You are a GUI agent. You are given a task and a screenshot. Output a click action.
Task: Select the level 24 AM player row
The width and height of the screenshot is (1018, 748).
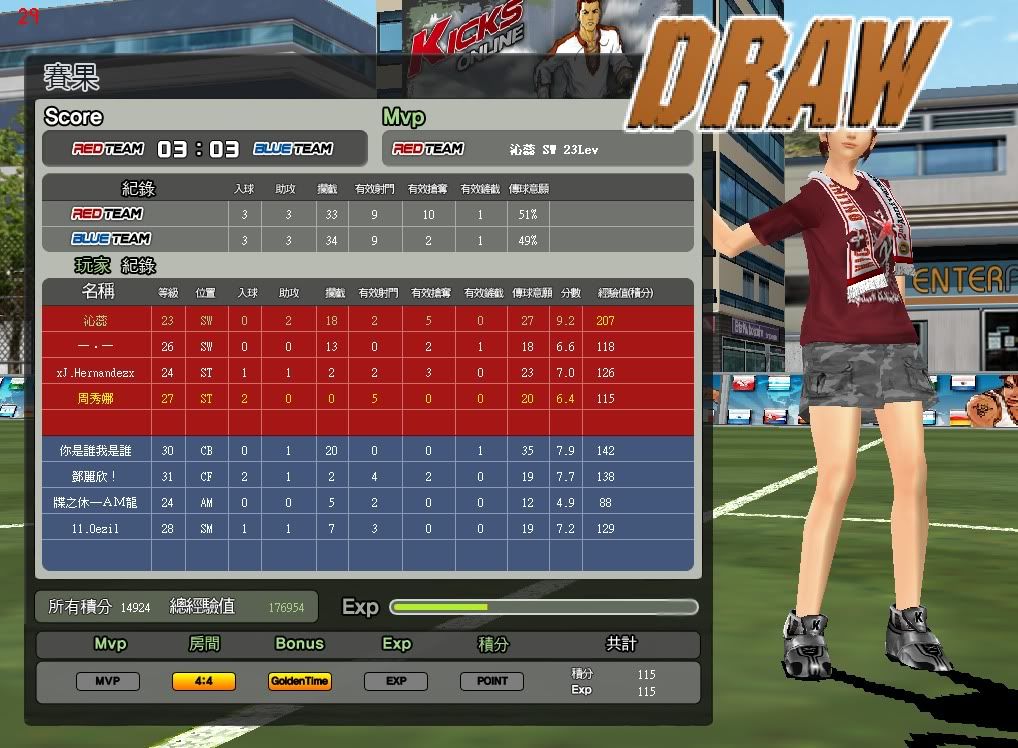pos(368,502)
